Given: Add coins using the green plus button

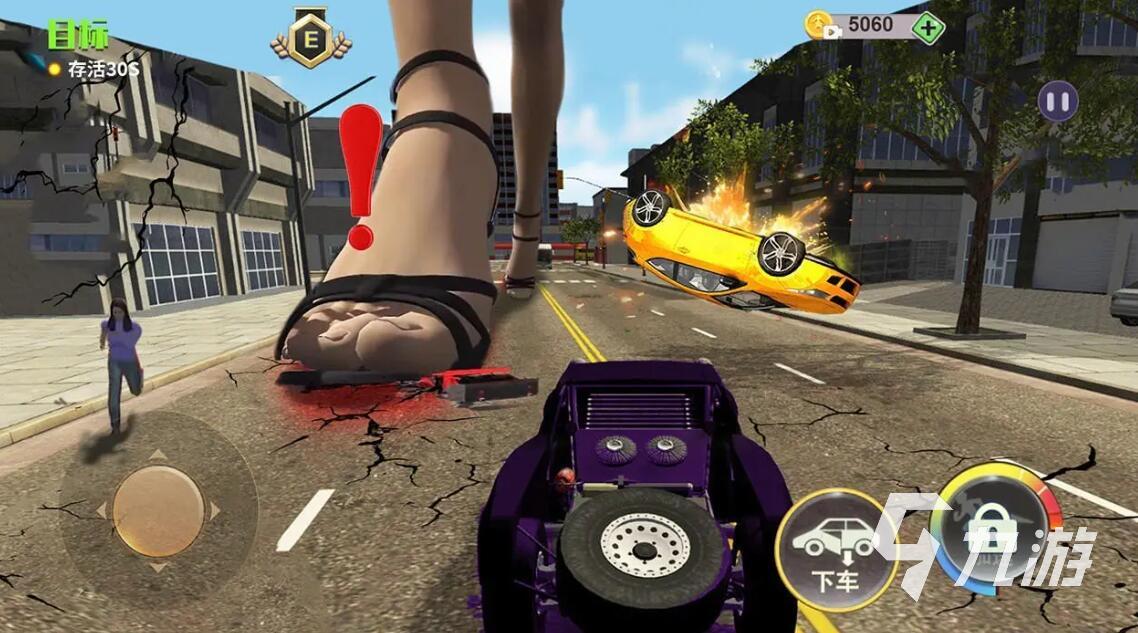Looking at the screenshot, I should [x=929, y=27].
